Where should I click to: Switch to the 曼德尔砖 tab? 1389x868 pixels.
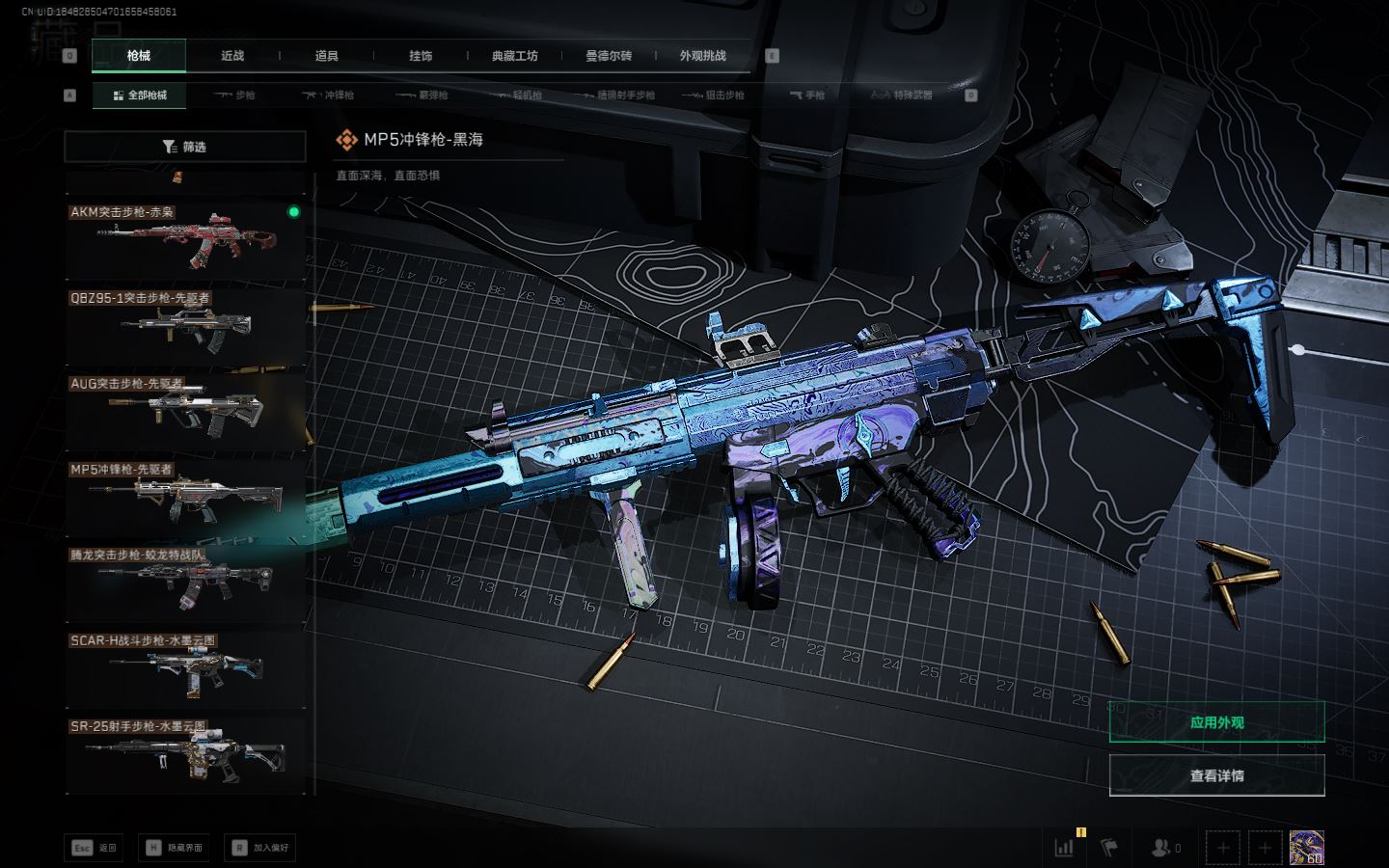(609, 56)
